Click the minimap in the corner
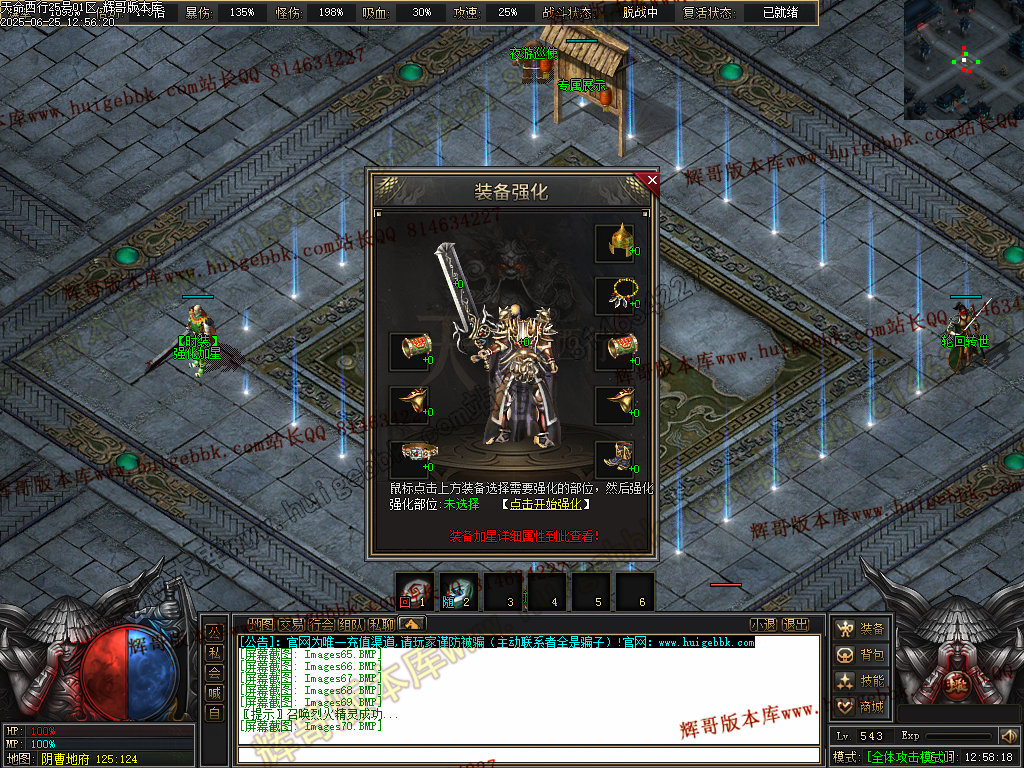This screenshot has width=1024, height=768. tap(963, 60)
